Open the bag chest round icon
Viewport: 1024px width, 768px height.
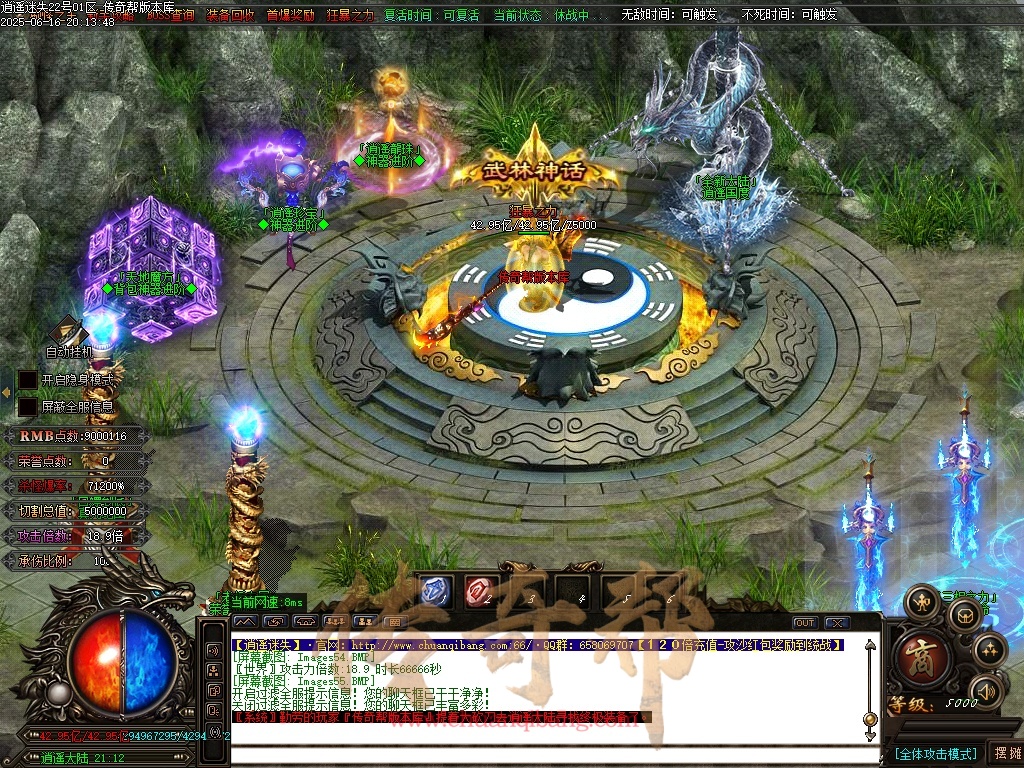point(964,616)
